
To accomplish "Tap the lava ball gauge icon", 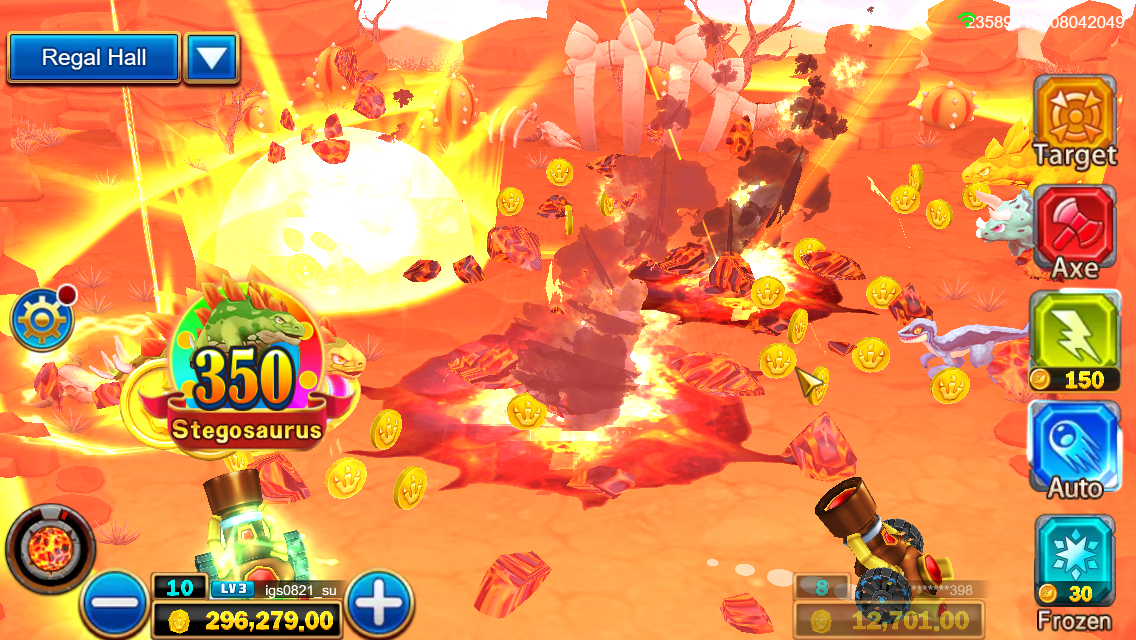I will [x=50, y=548].
